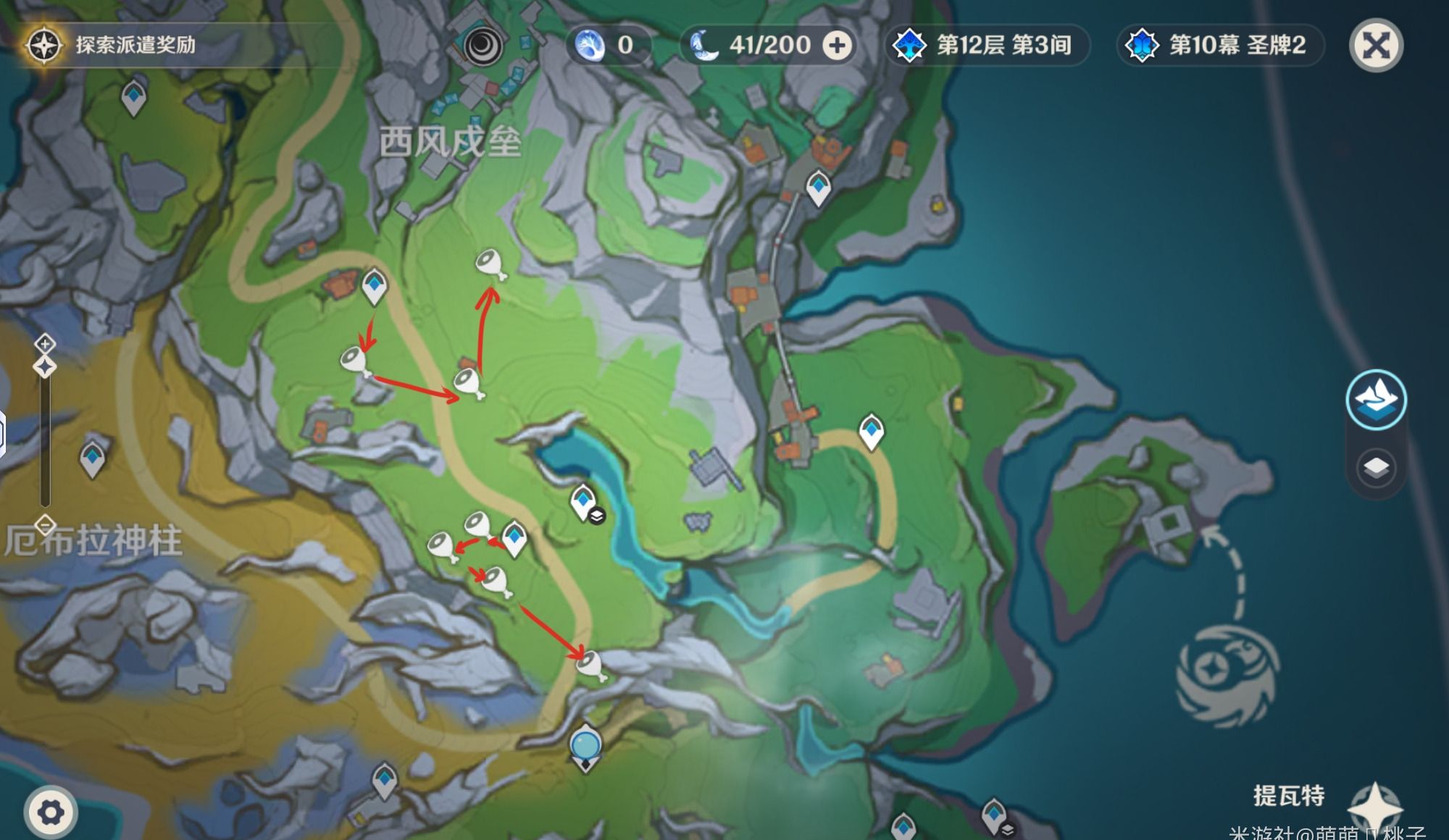The width and height of the screenshot is (1449, 840).
Task: Choose the northernmost meat drumstick marker
Action: 490,263
